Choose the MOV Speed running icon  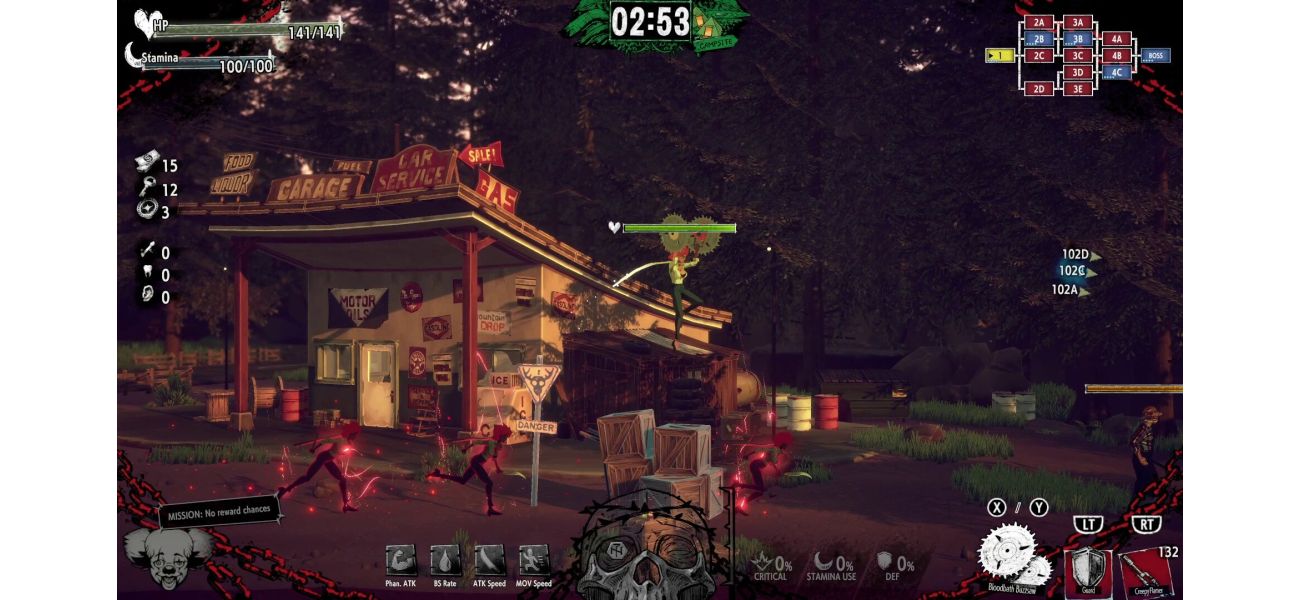coord(534,560)
